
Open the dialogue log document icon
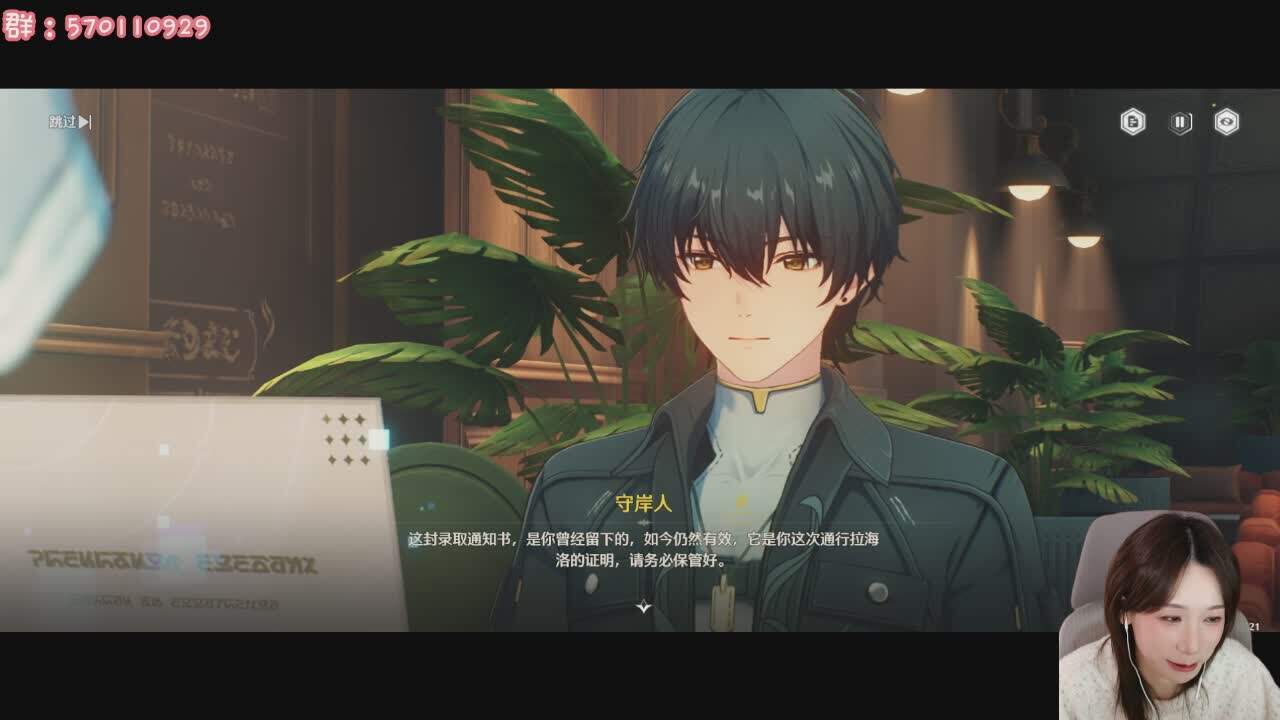click(x=1132, y=122)
